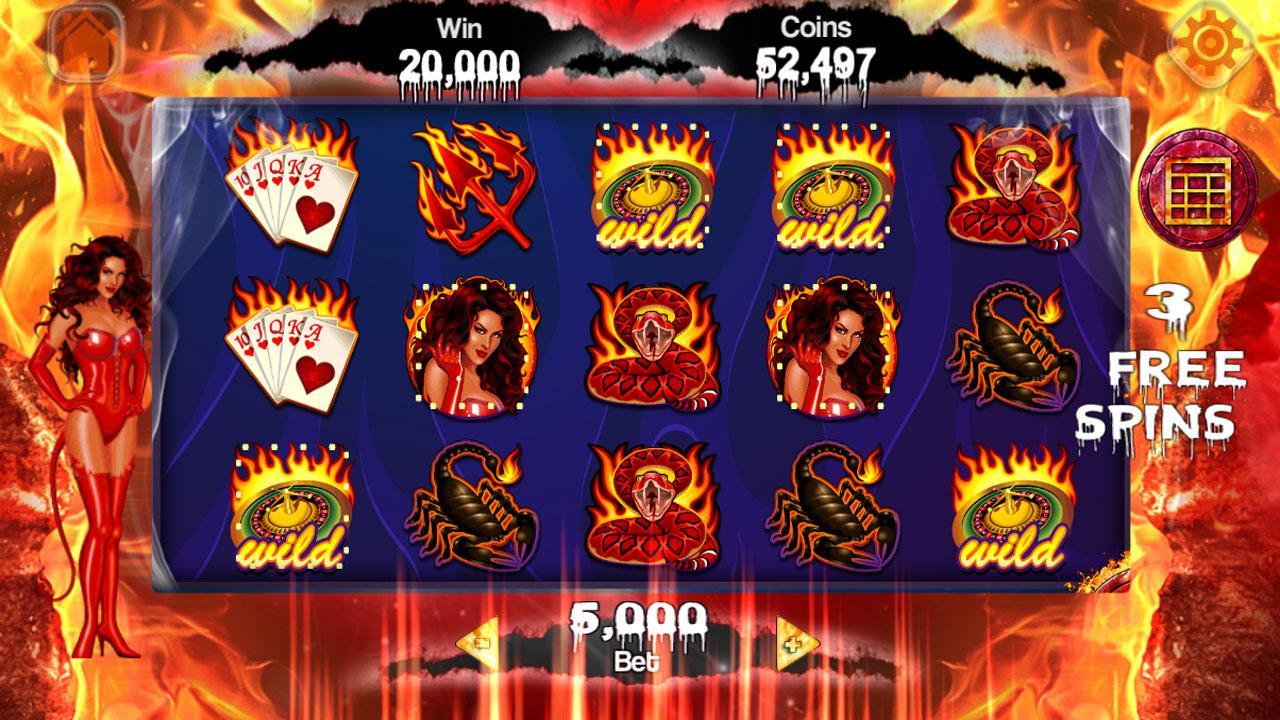Click the scorpion on the bottom row
The width and height of the screenshot is (1280, 720).
pos(470,510)
